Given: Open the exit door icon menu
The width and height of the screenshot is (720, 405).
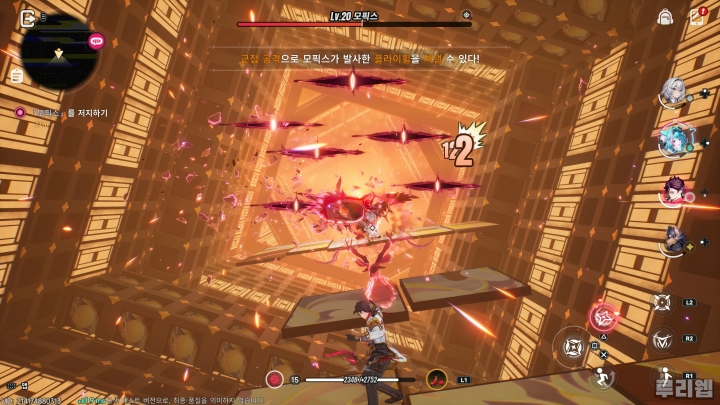Looking at the screenshot, I should [28, 18].
